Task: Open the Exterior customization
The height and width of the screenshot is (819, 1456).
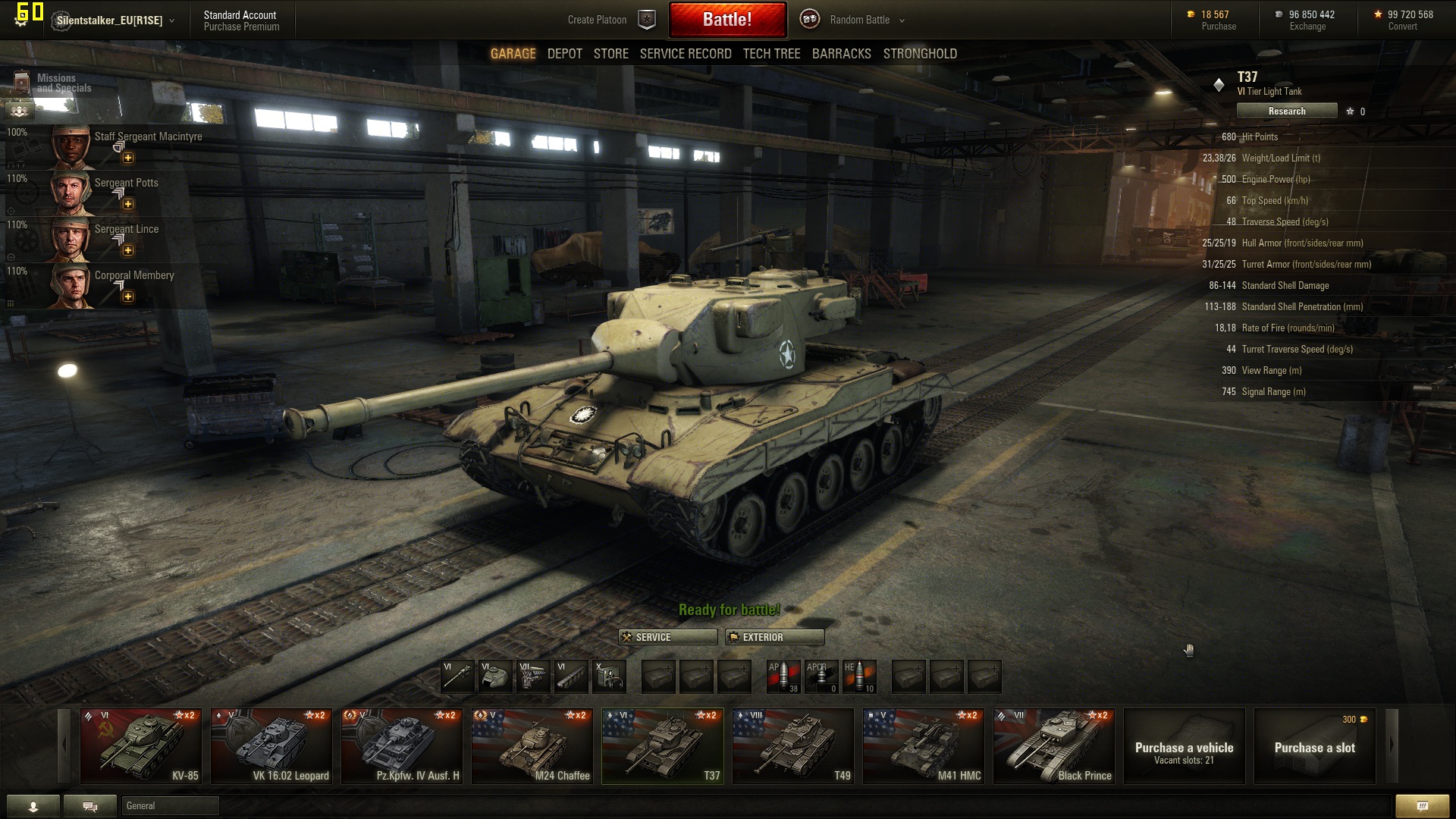Action: 774,637
